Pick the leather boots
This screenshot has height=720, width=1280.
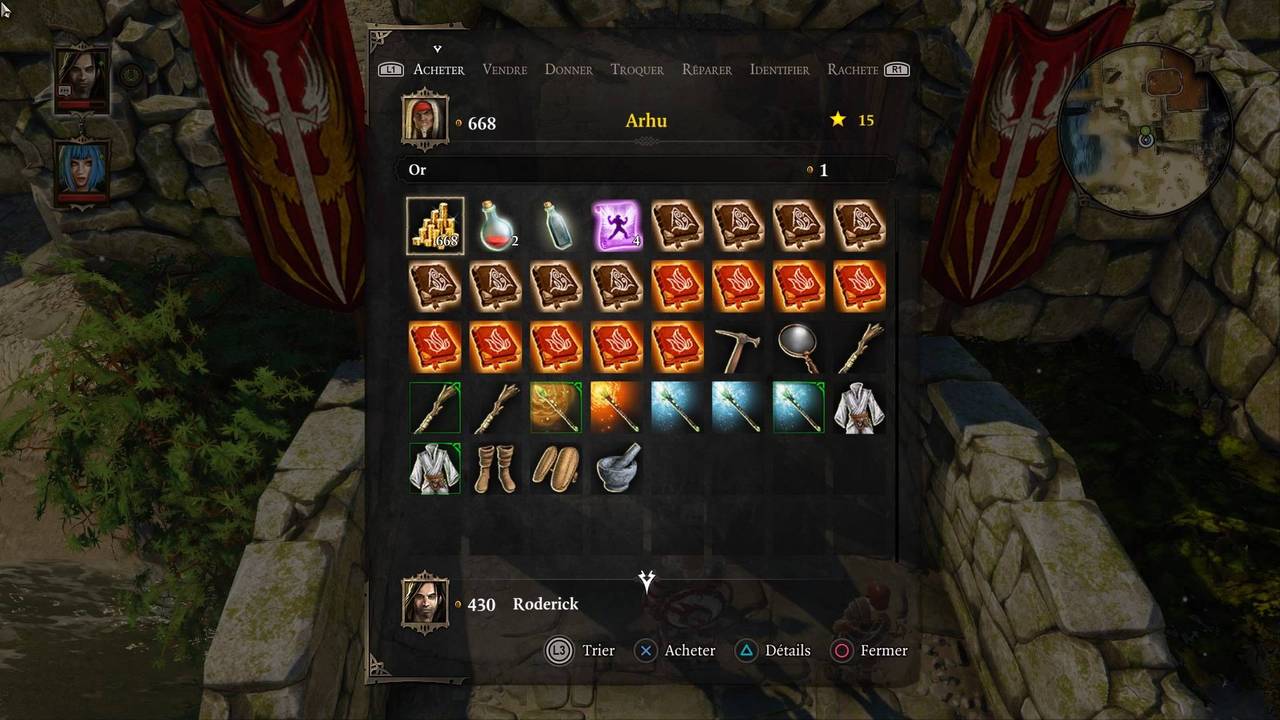pos(495,468)
